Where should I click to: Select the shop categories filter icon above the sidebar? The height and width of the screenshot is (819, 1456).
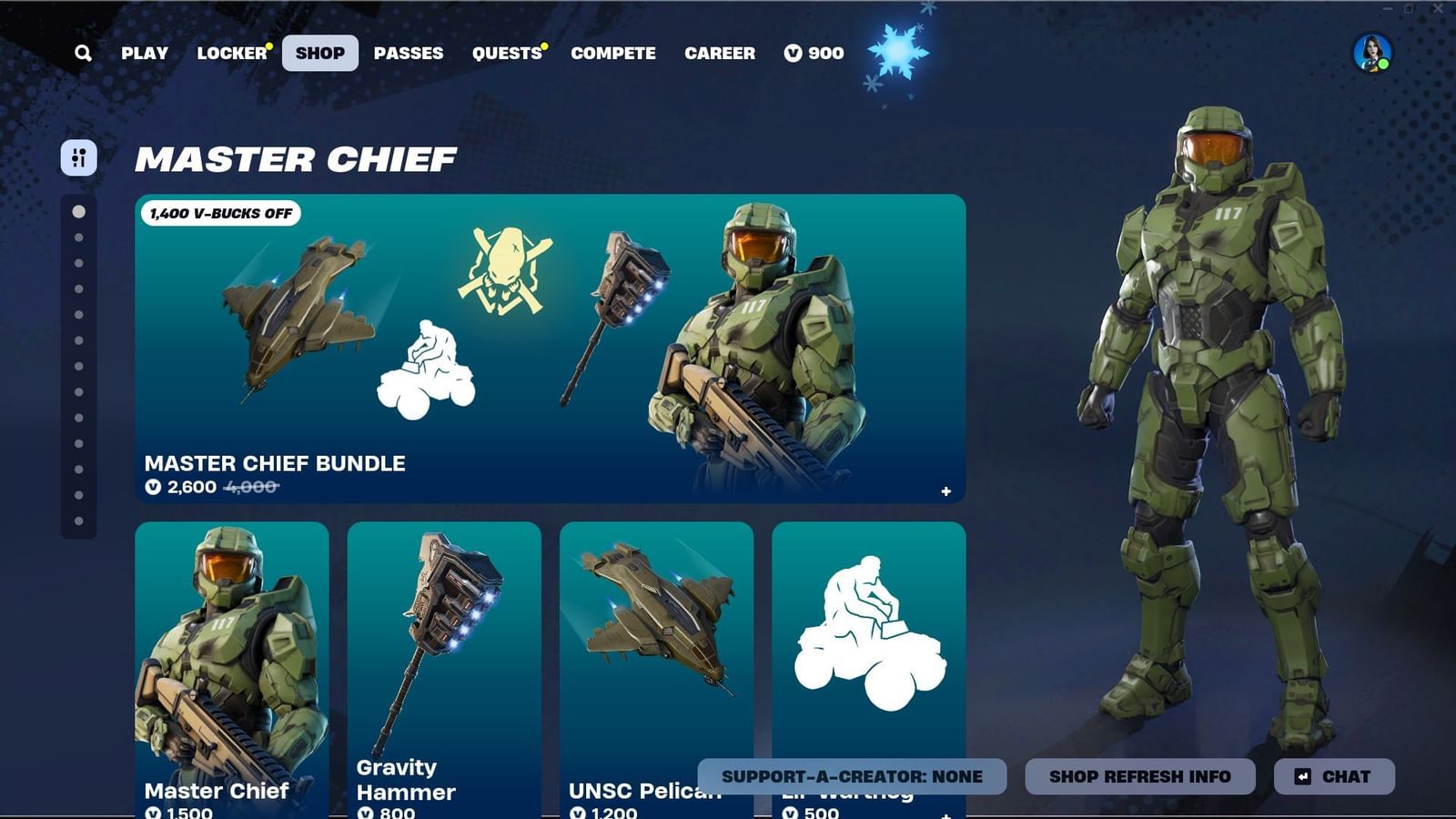(x=78, y=157)
